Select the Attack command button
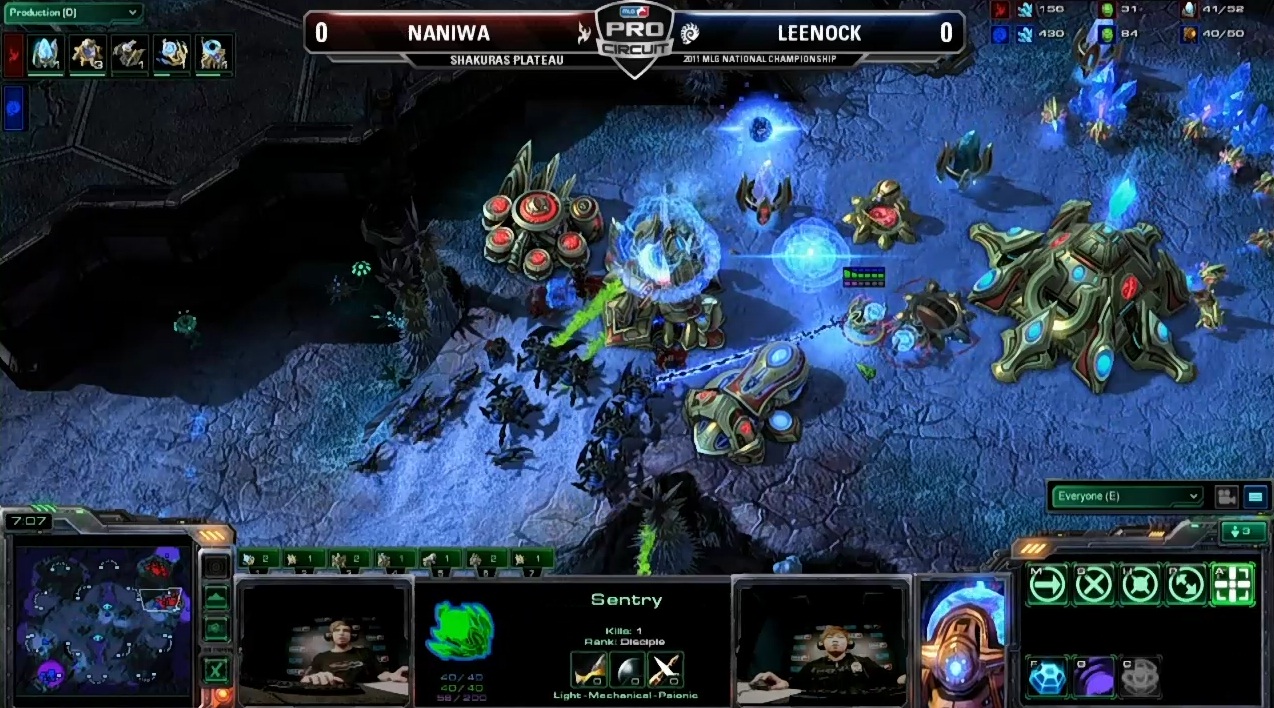The width and height of the screenshot is (1274, 708). tap(1232, 584)
